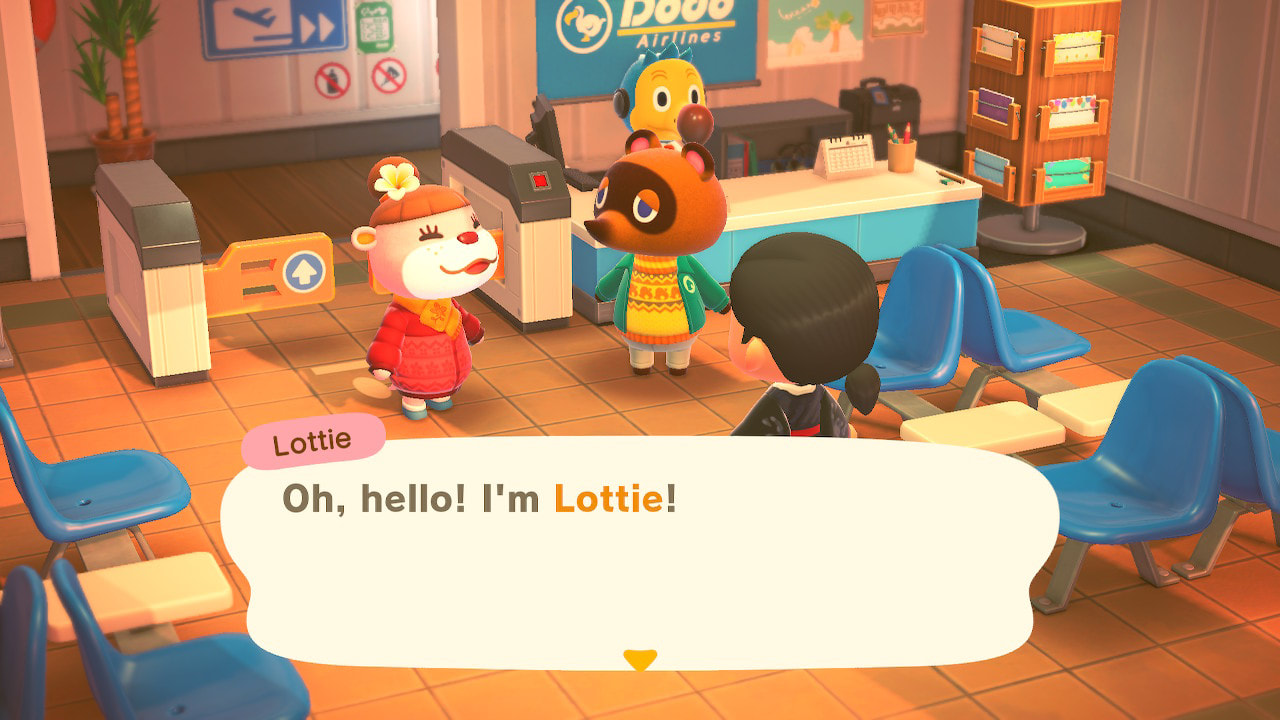Advance dialogue with the yellow arrow
Viewport: 1280px width, 720px height.
pos(640,659)
